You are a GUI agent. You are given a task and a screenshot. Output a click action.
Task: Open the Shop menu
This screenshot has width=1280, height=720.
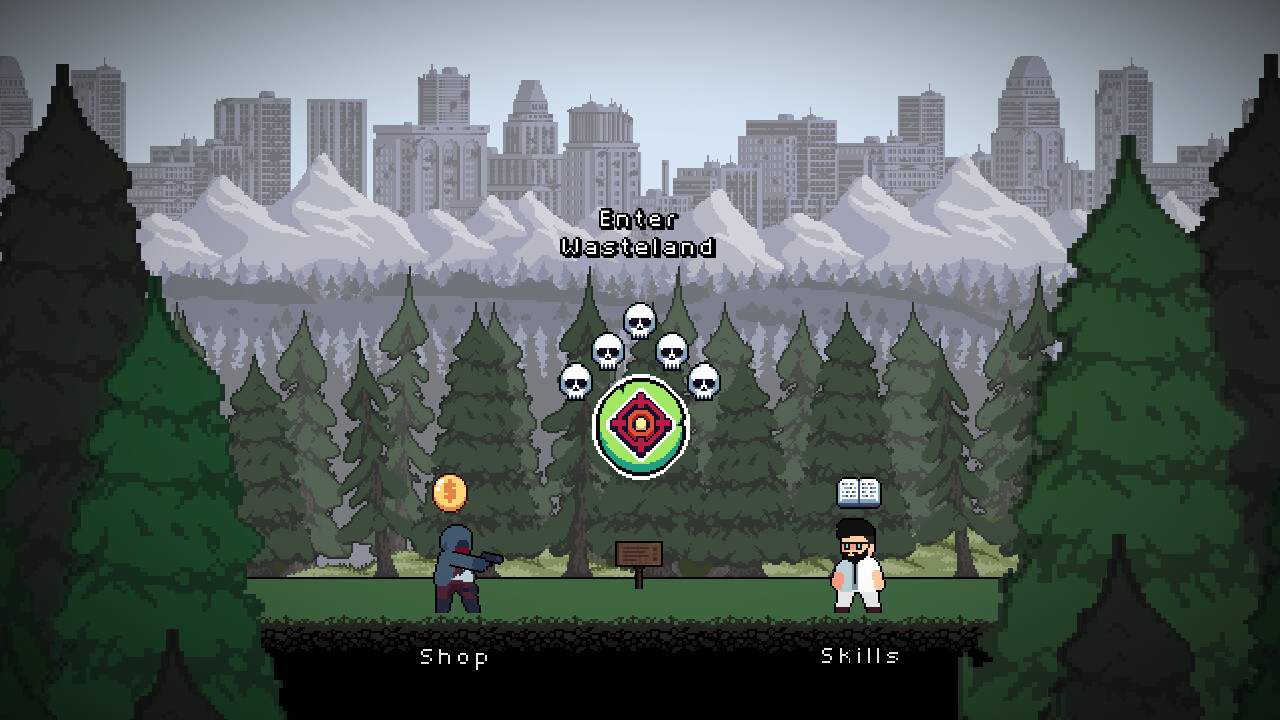(x=455, y=658)
